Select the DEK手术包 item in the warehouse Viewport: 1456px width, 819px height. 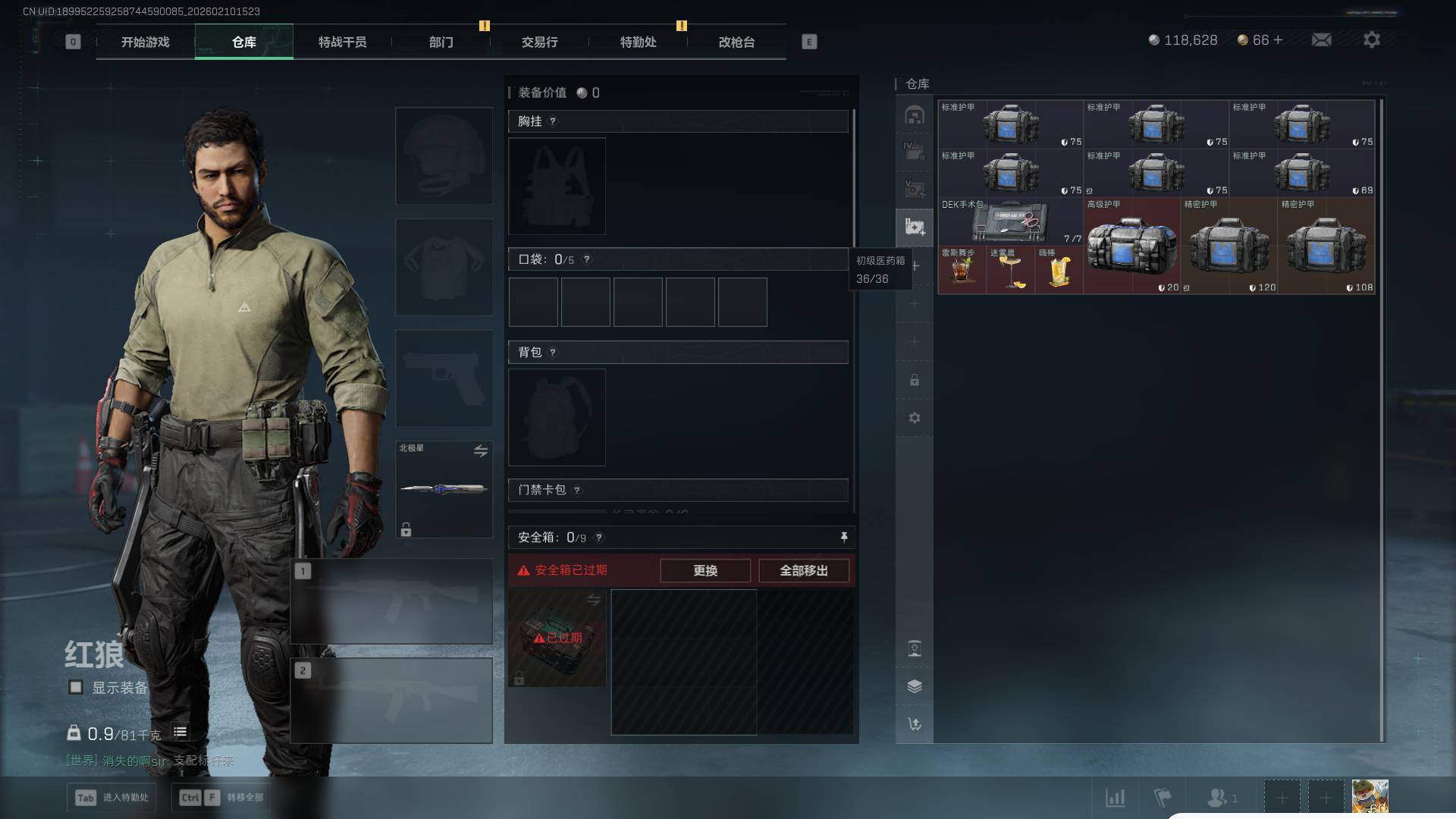coord(1010,221)
